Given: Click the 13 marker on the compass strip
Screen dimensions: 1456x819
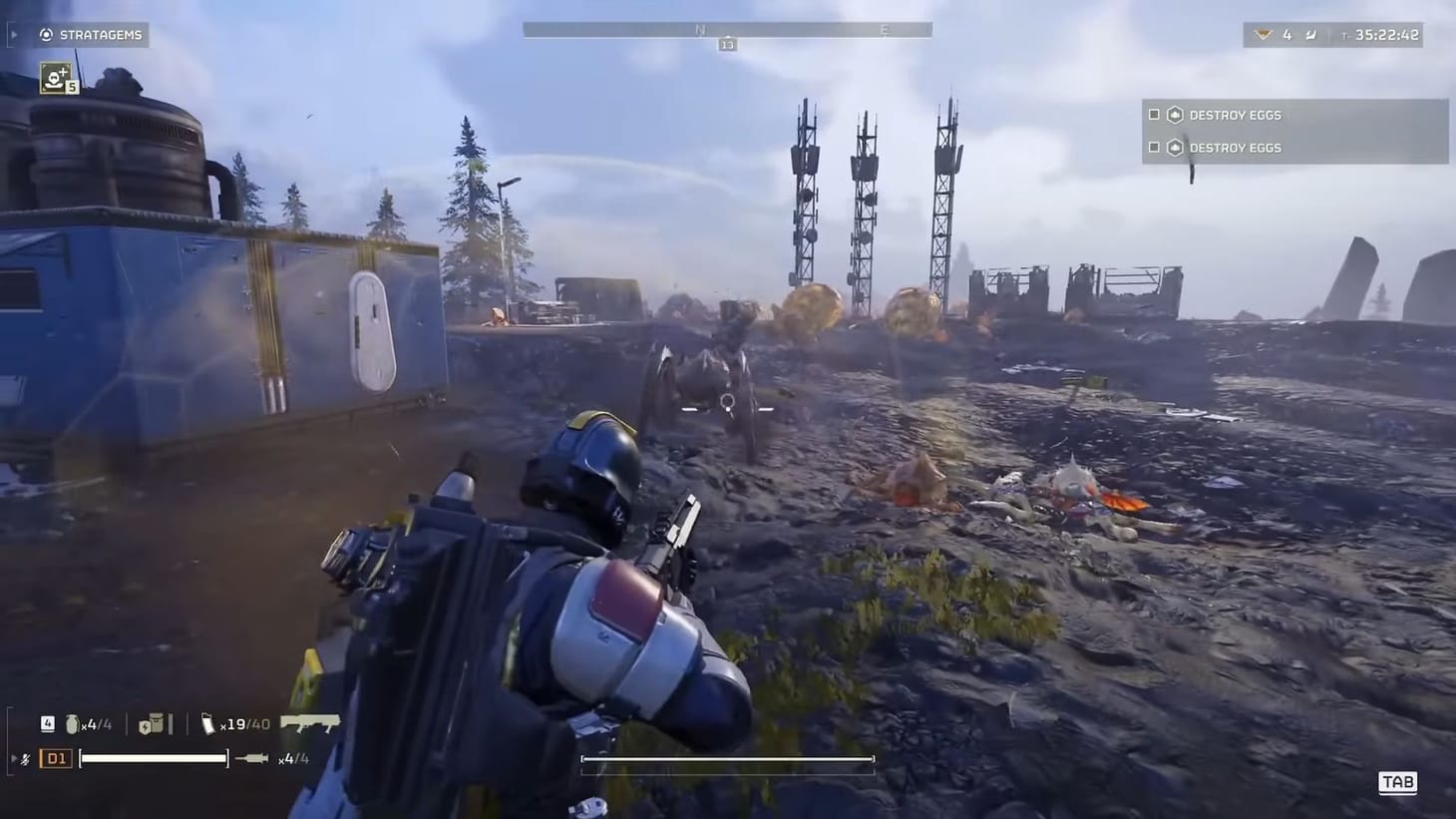Looking at the screenshot, I should coord(726,44).
